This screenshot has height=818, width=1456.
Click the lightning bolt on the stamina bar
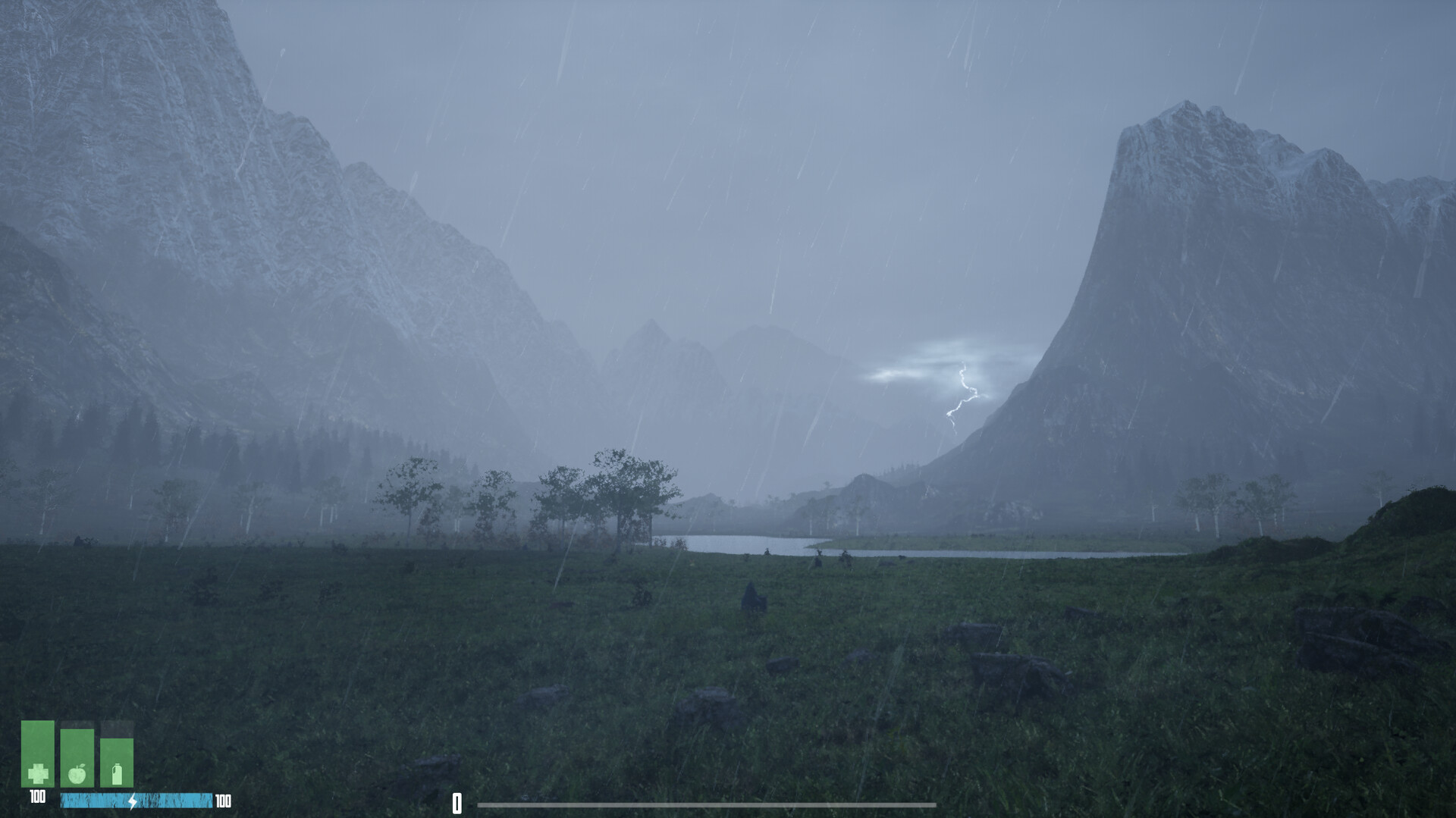(133, 801)
